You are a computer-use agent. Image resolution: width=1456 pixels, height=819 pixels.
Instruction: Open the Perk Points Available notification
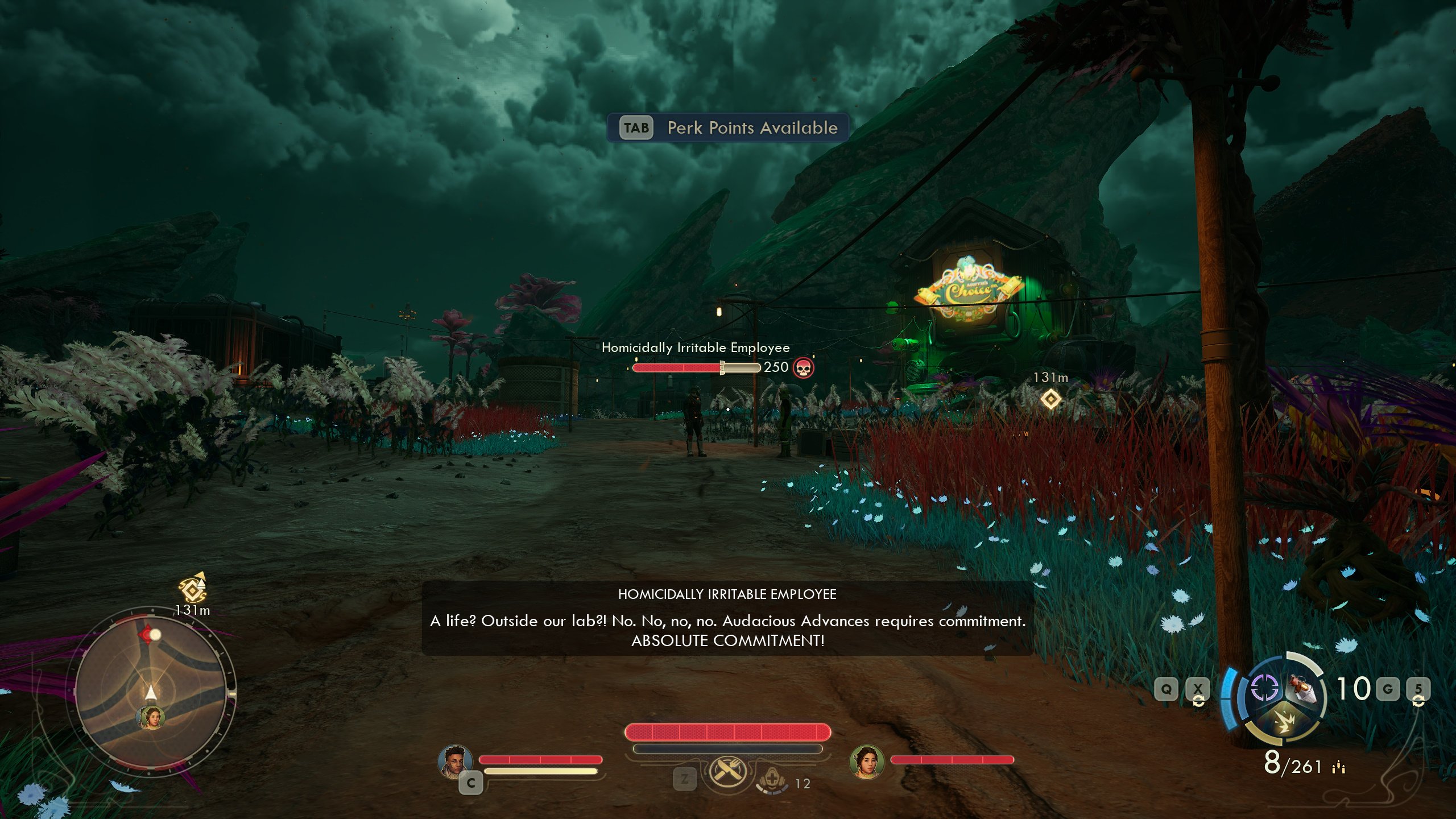pyautogui.click(x=728, y=127)
